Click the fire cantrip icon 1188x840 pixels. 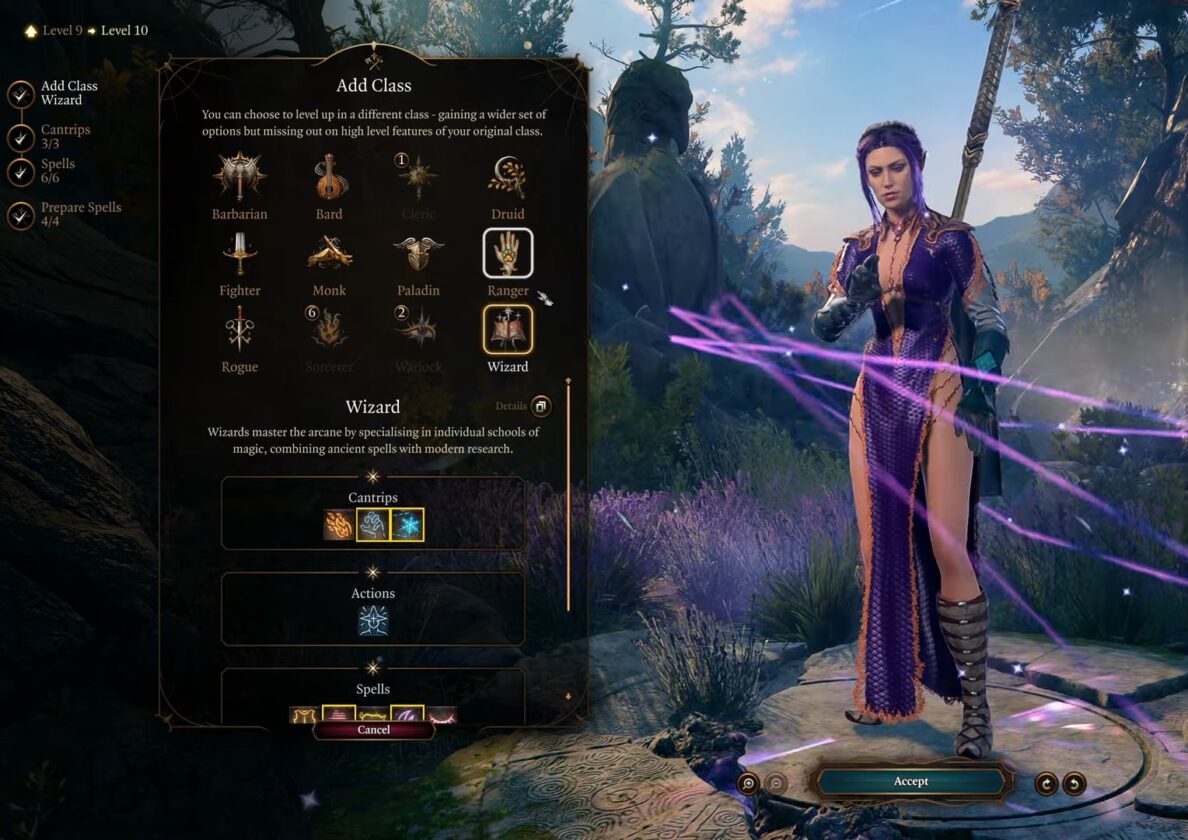pos(339,525)
